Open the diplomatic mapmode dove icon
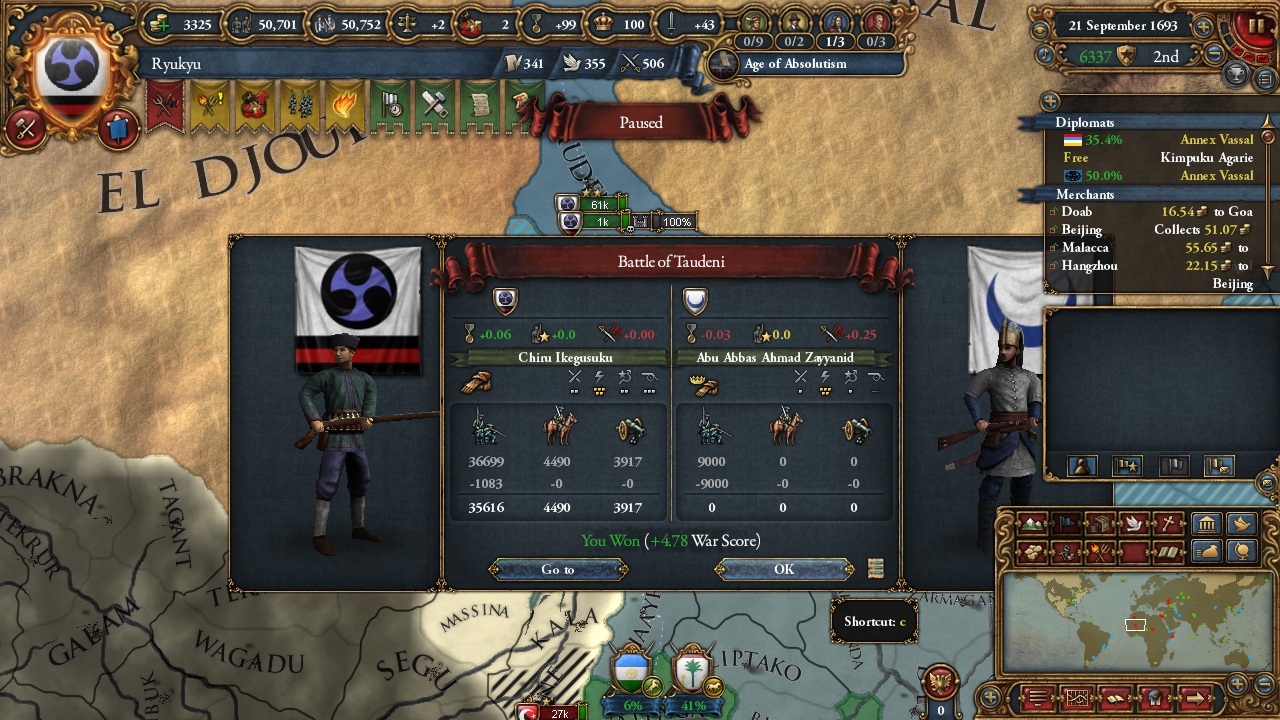Screen dimensions: 1280x720 click(1132, 523)
